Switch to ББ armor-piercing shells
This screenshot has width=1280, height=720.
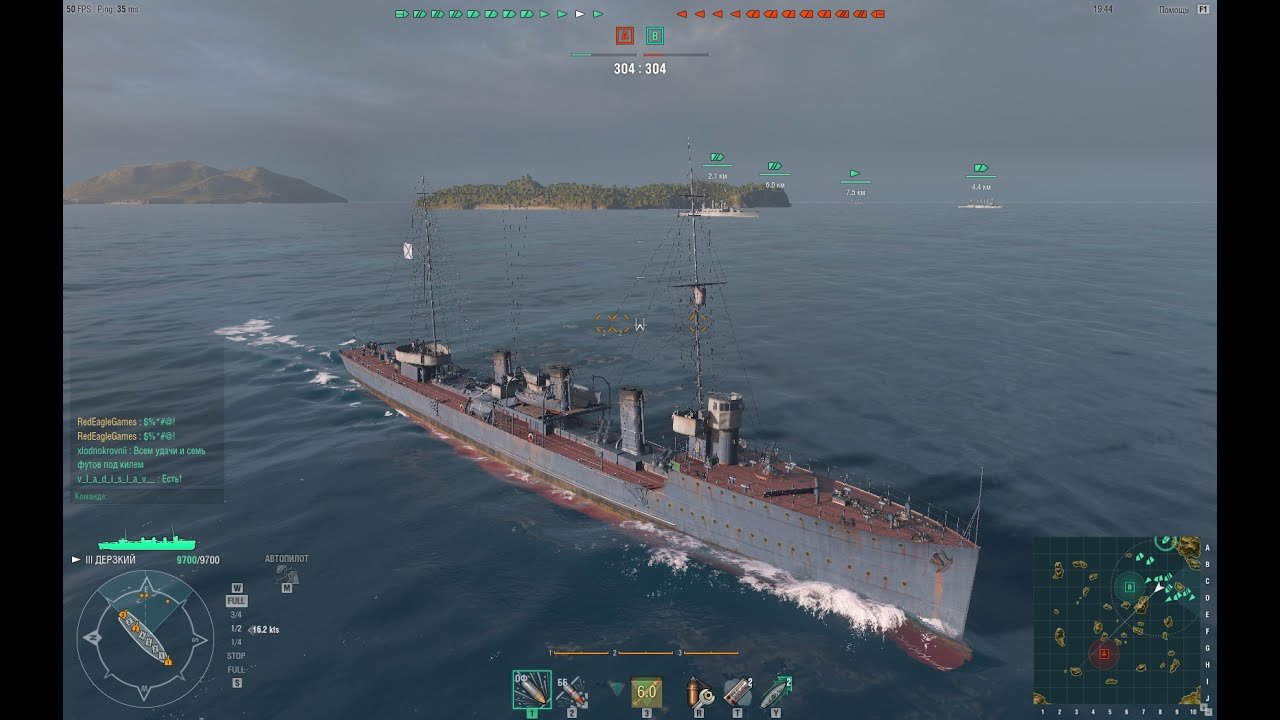pyautogui.click(x=571, y=689)
